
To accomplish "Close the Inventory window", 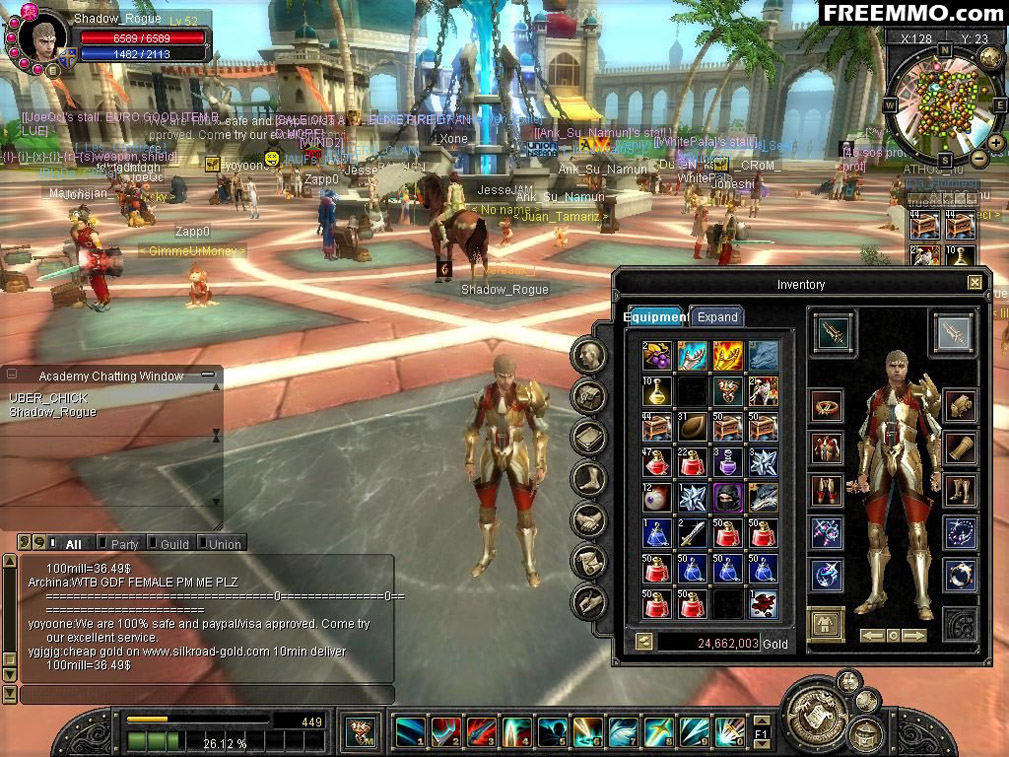I will [974, 283].
